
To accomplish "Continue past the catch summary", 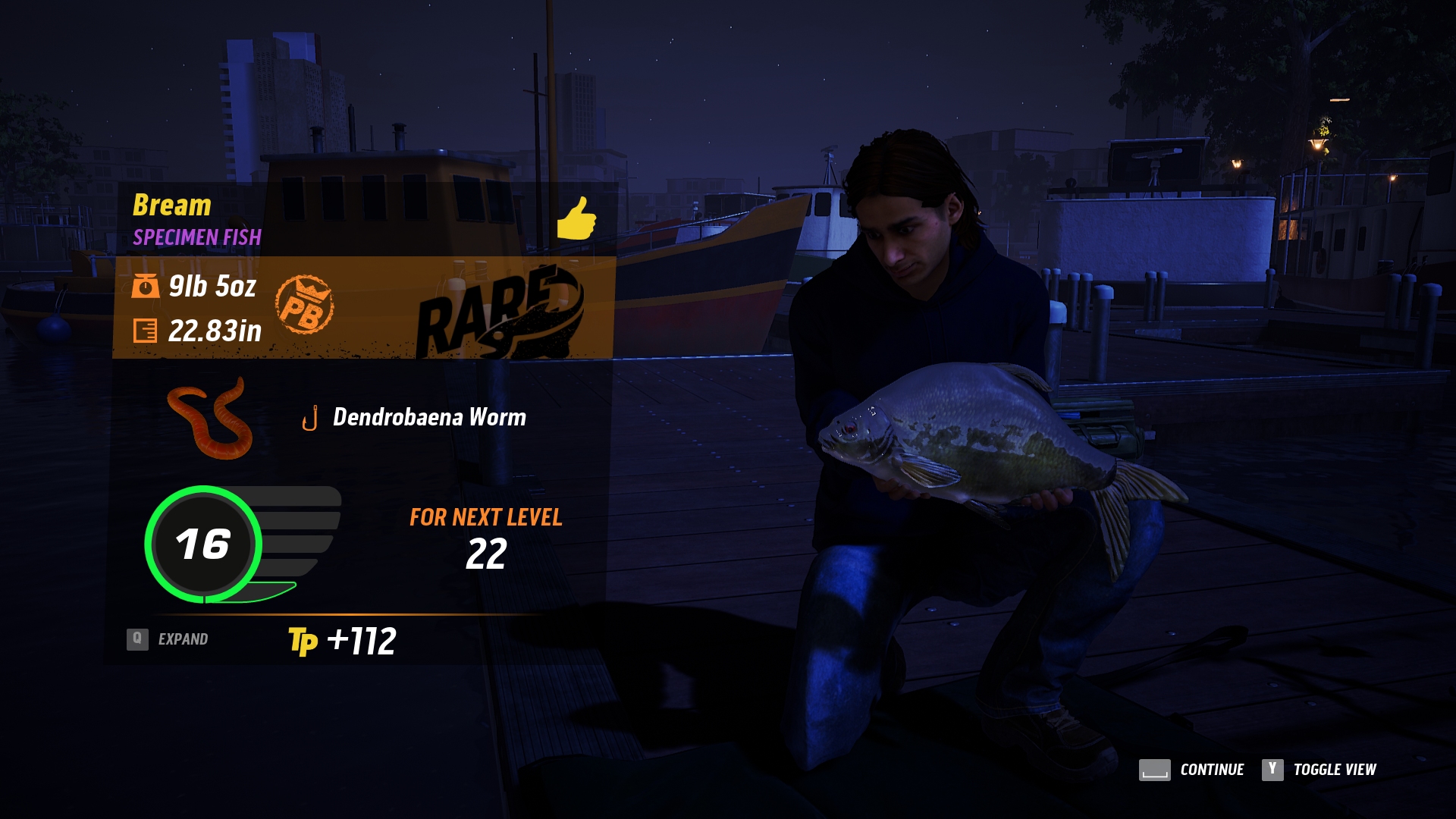I will pos(1191,770).
